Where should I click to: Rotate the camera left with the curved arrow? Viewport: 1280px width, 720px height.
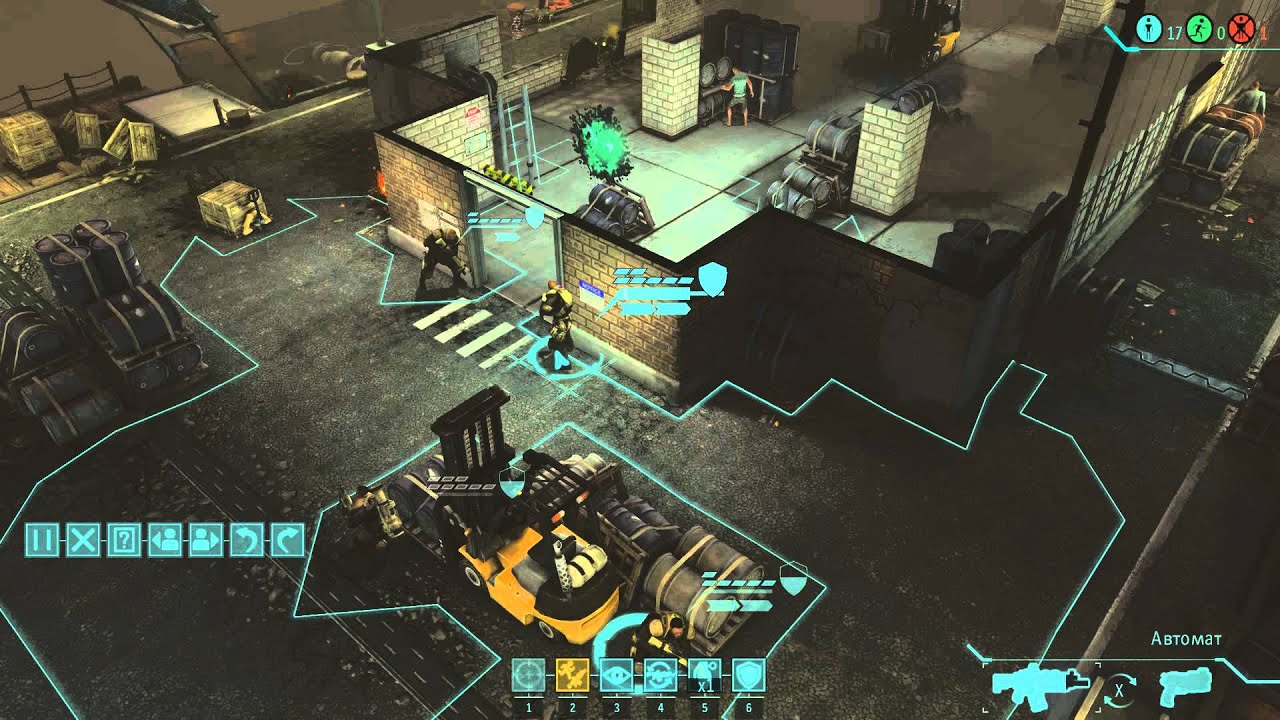pyautogui.click(x=246, y=540)
